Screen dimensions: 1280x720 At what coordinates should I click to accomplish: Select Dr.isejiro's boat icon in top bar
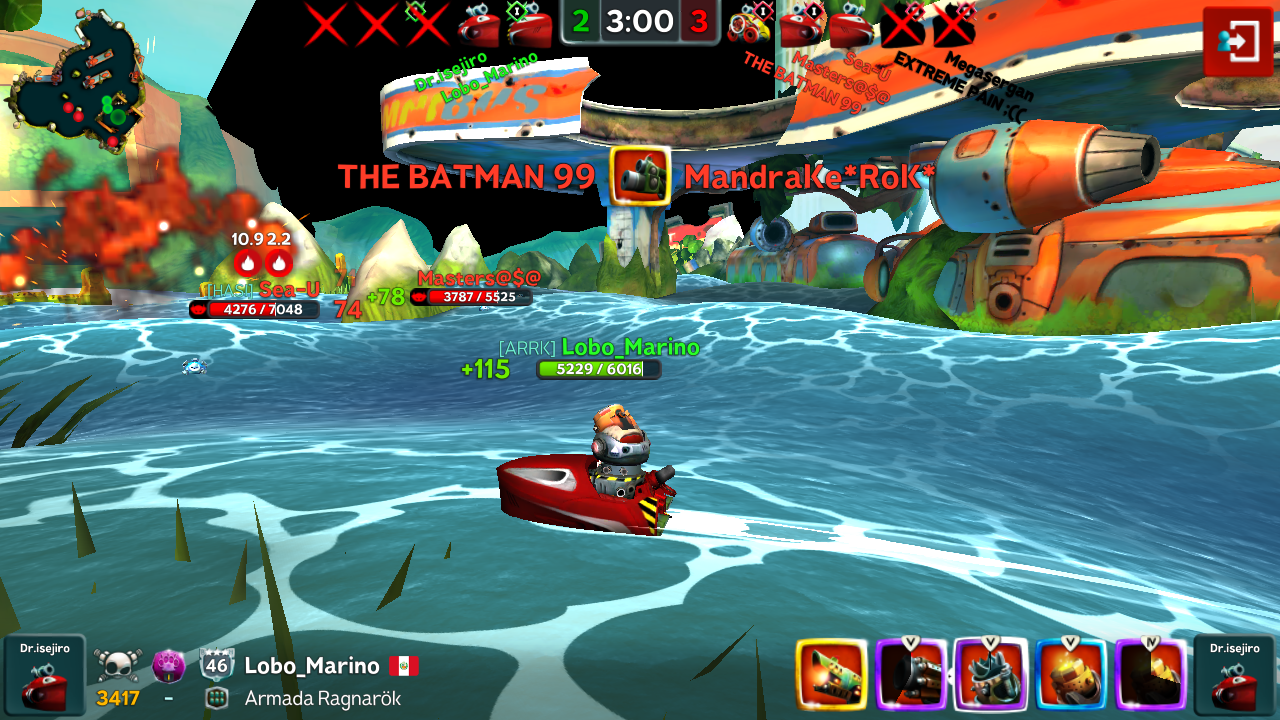tap(478, 24)
